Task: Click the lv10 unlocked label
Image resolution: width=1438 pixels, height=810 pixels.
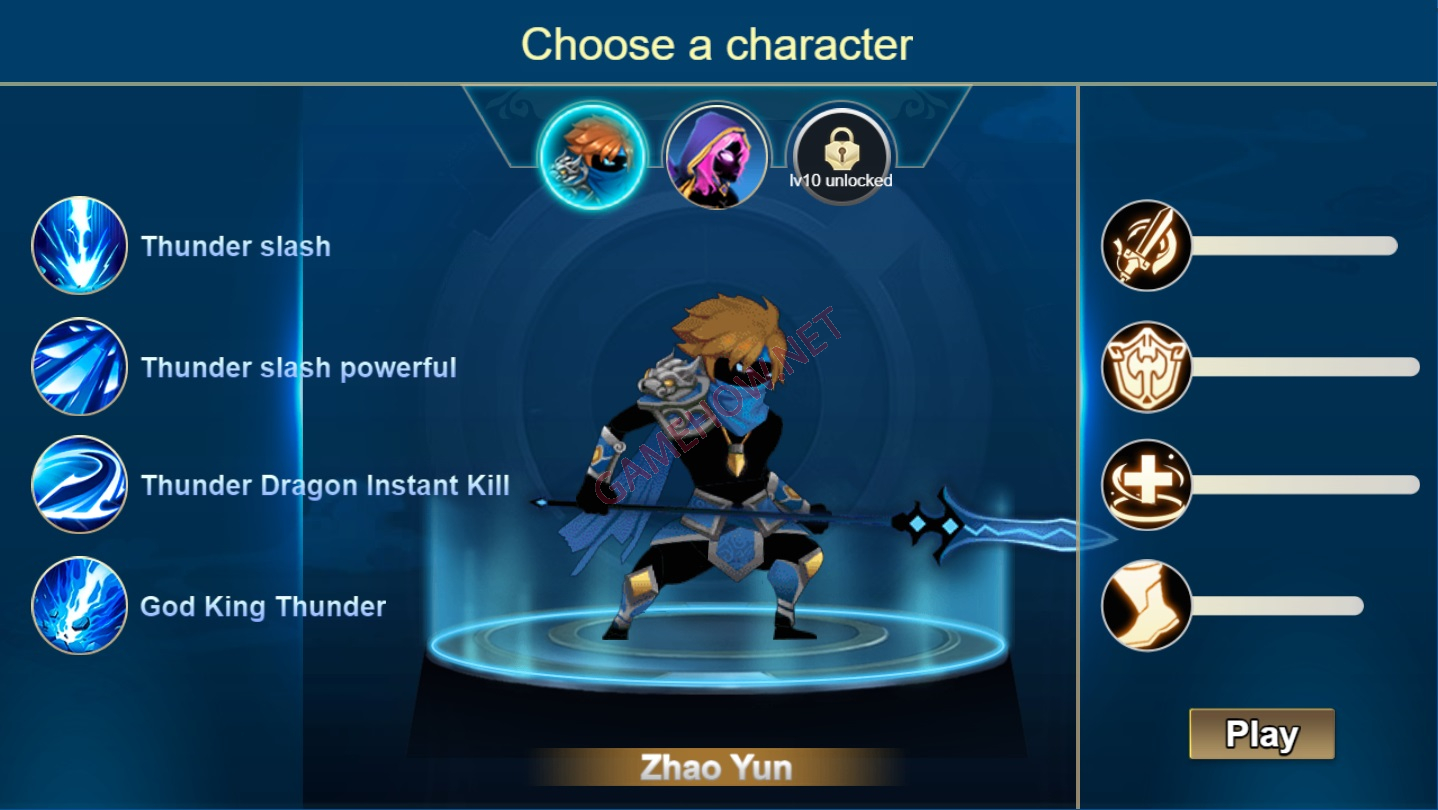Action: [841, 183]
